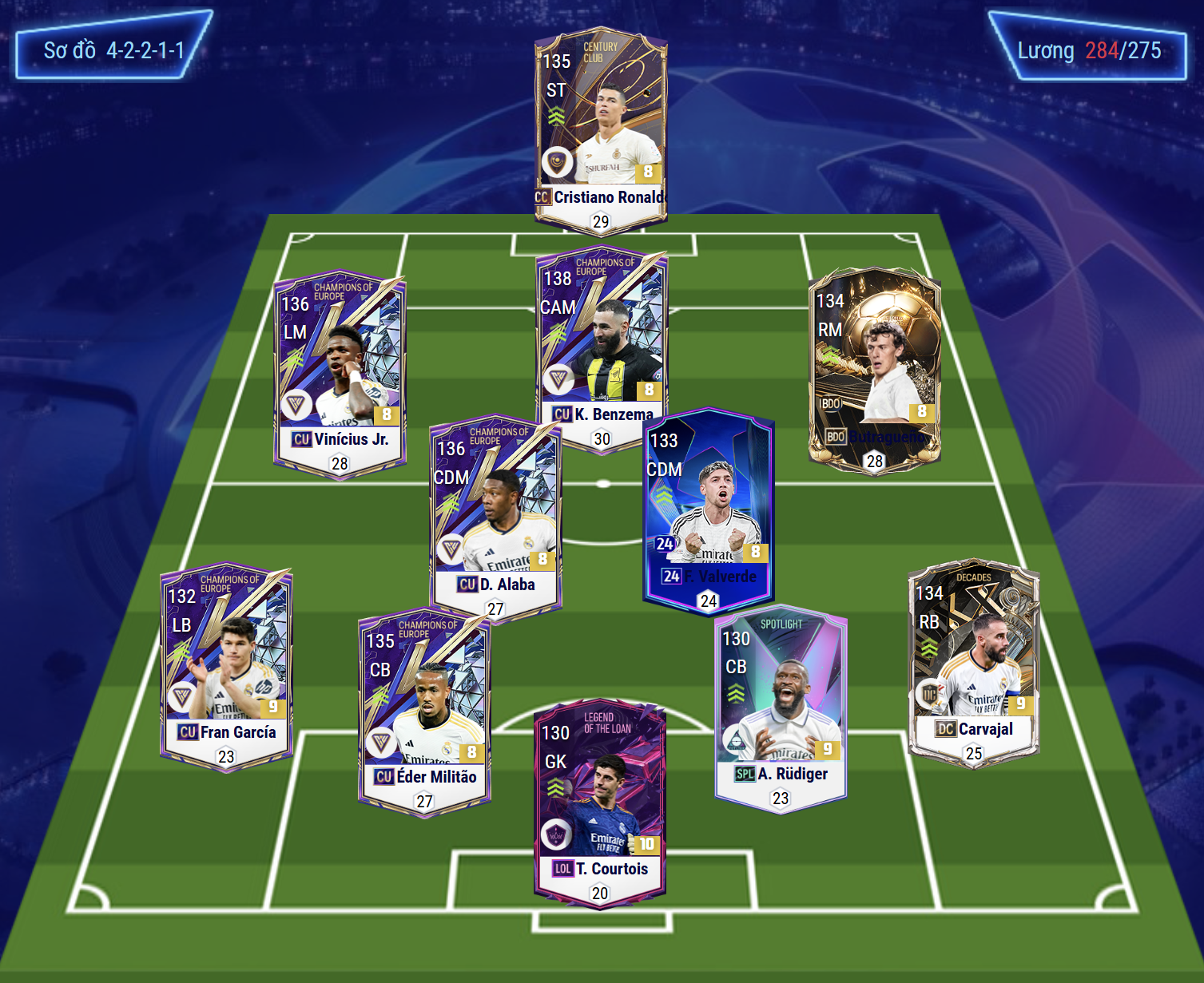
Task: Pick the Butragueño RM card
Action: click(x=874, y=367)
